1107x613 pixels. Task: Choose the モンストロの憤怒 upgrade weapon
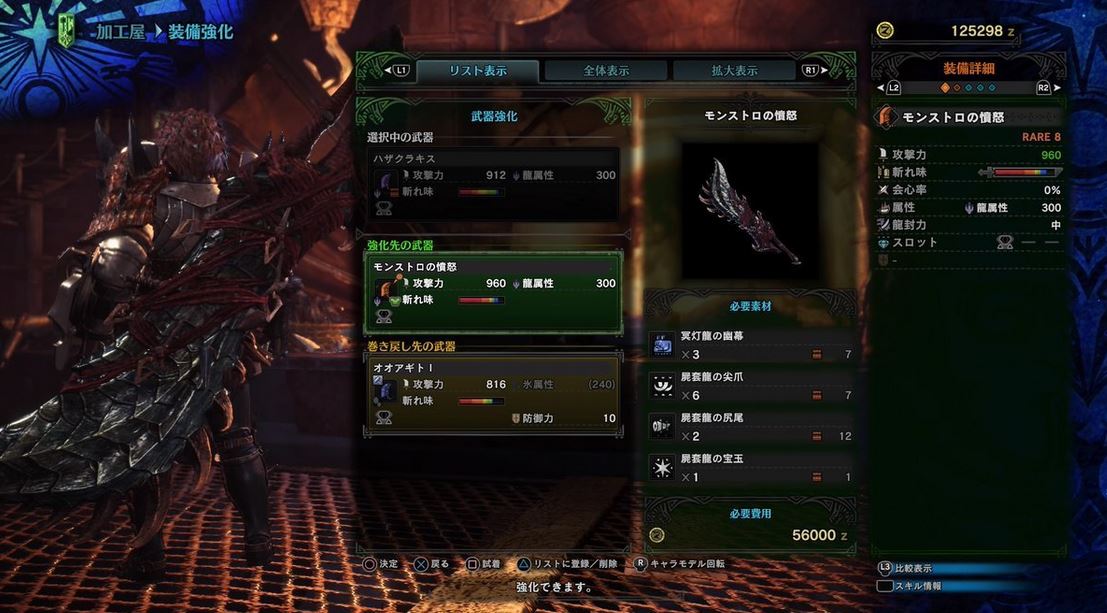coord(493,292)
